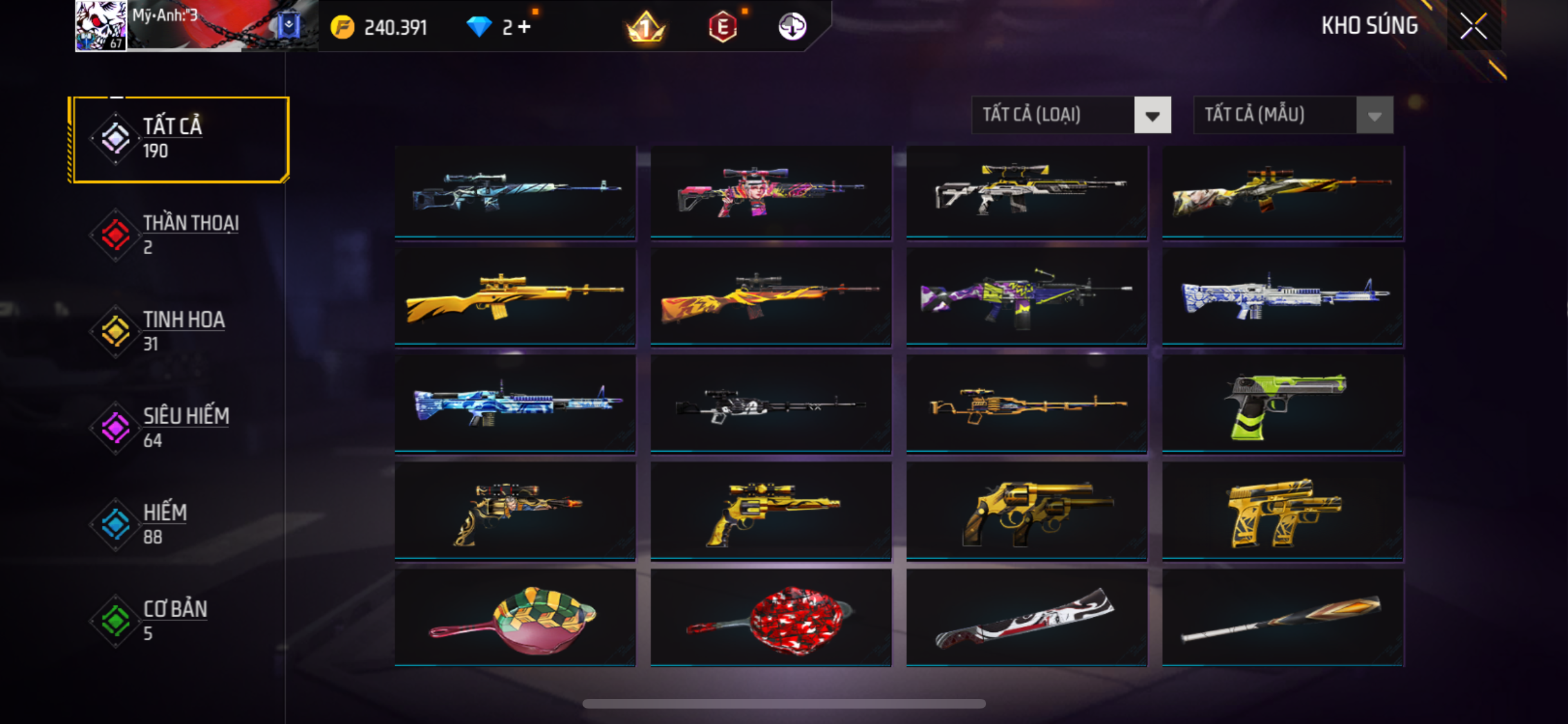Viewport: 1568px width, 724px height.
Task: Add diamonds with the plus button
Action: pos(525,27)
